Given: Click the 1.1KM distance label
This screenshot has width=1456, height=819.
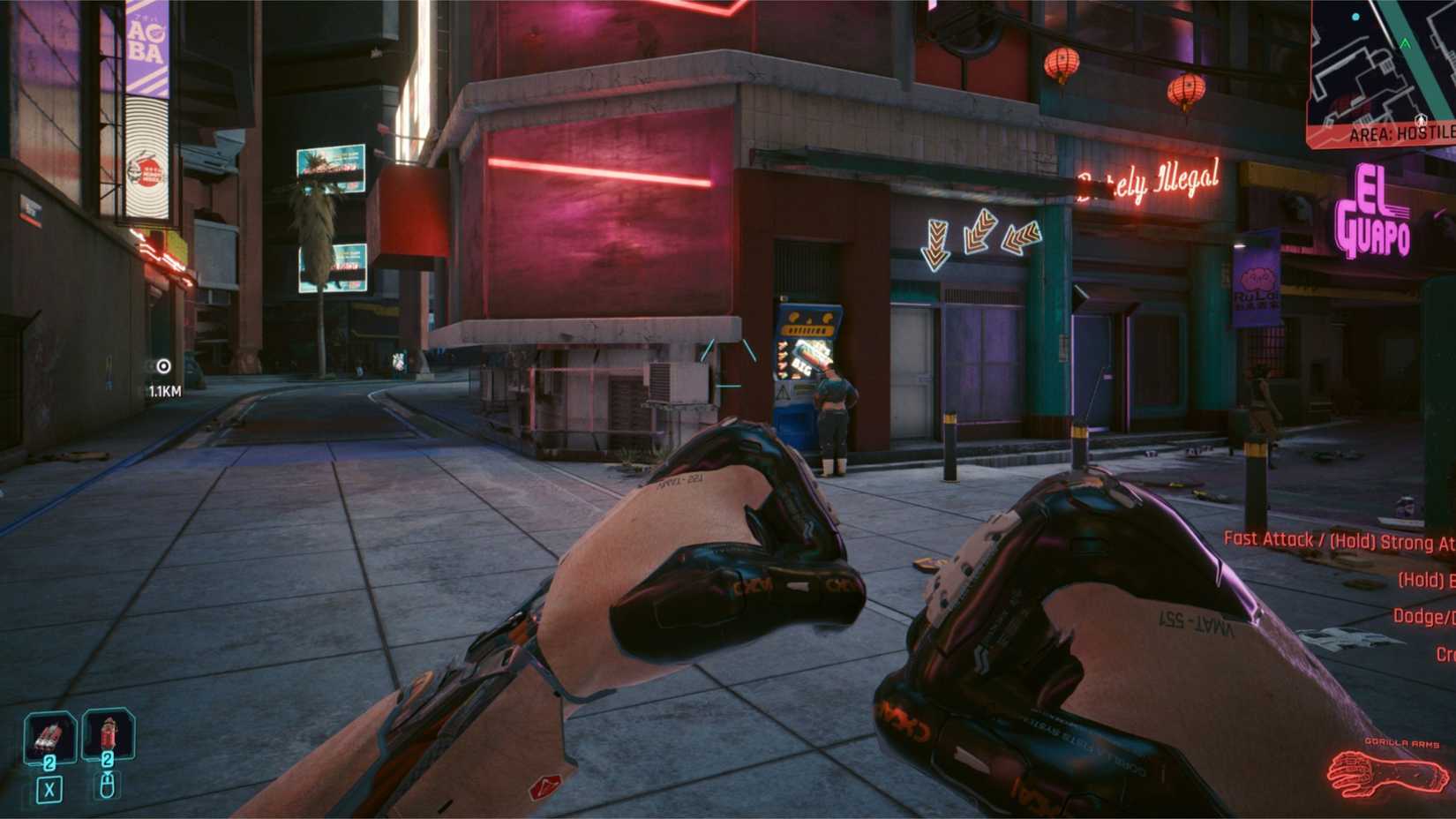Looking at the screenshot, I should click(x=164, y=388).
